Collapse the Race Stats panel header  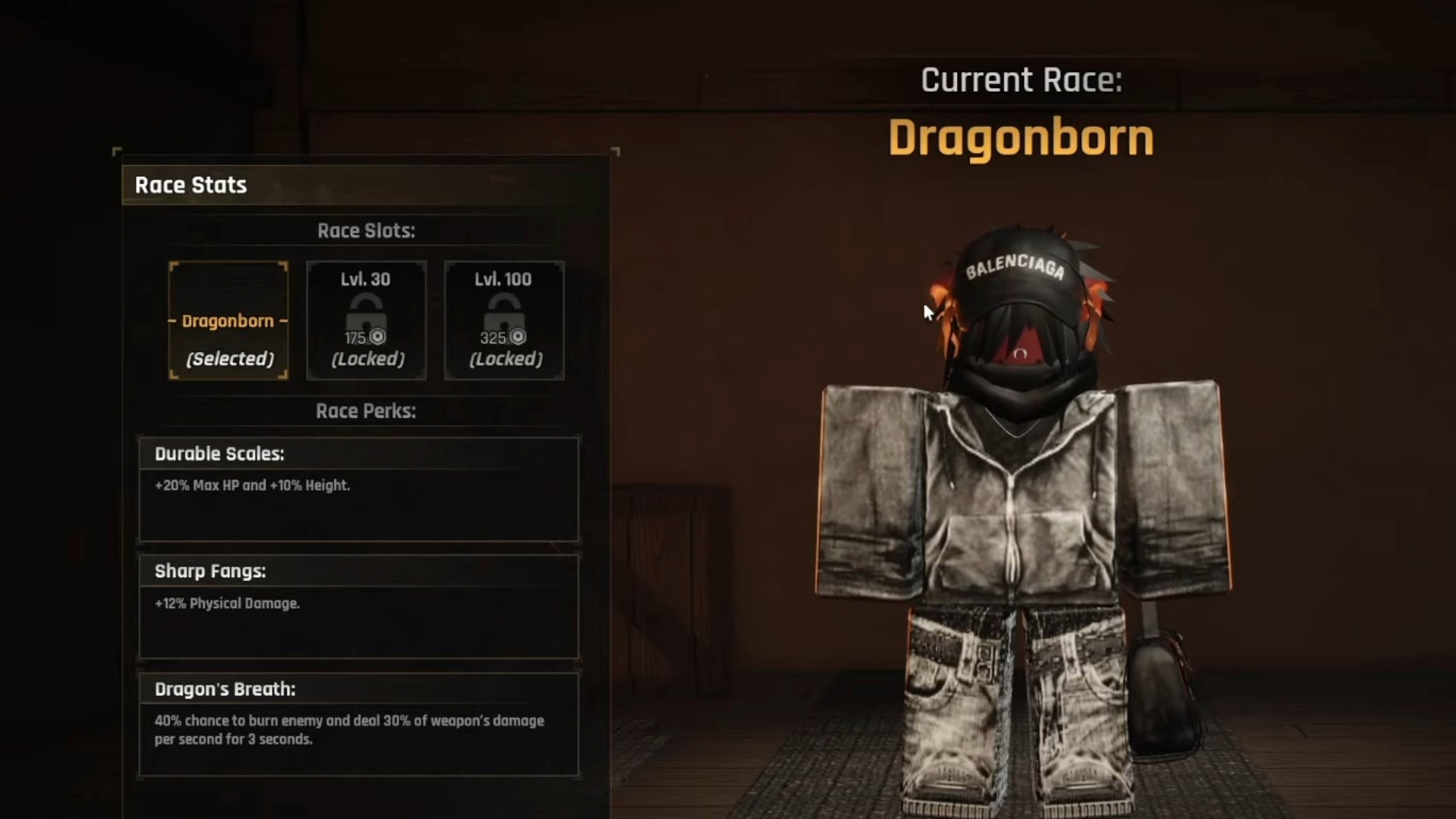190,184
